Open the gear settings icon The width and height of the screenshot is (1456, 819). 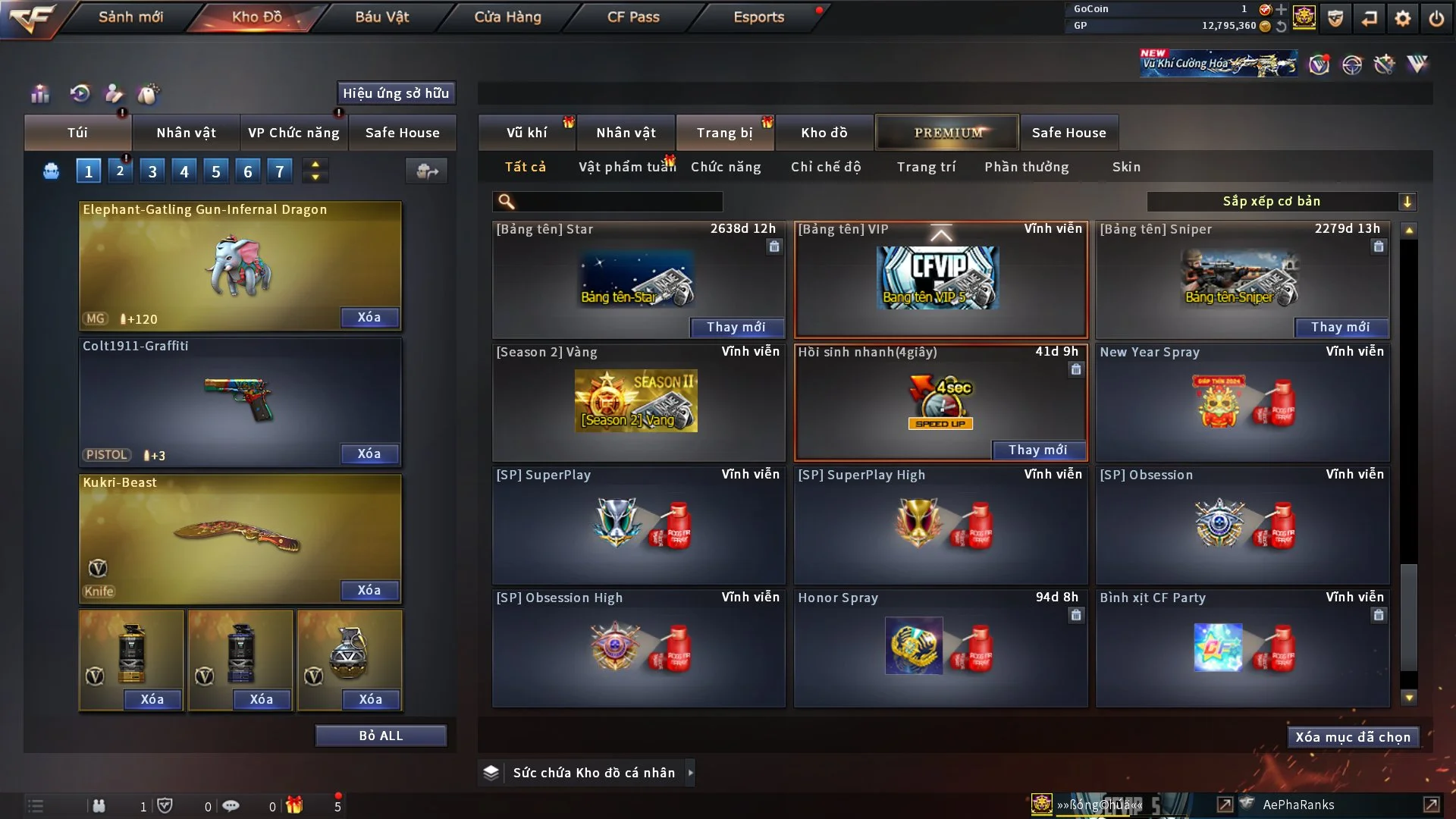(x=1403, y=18)
